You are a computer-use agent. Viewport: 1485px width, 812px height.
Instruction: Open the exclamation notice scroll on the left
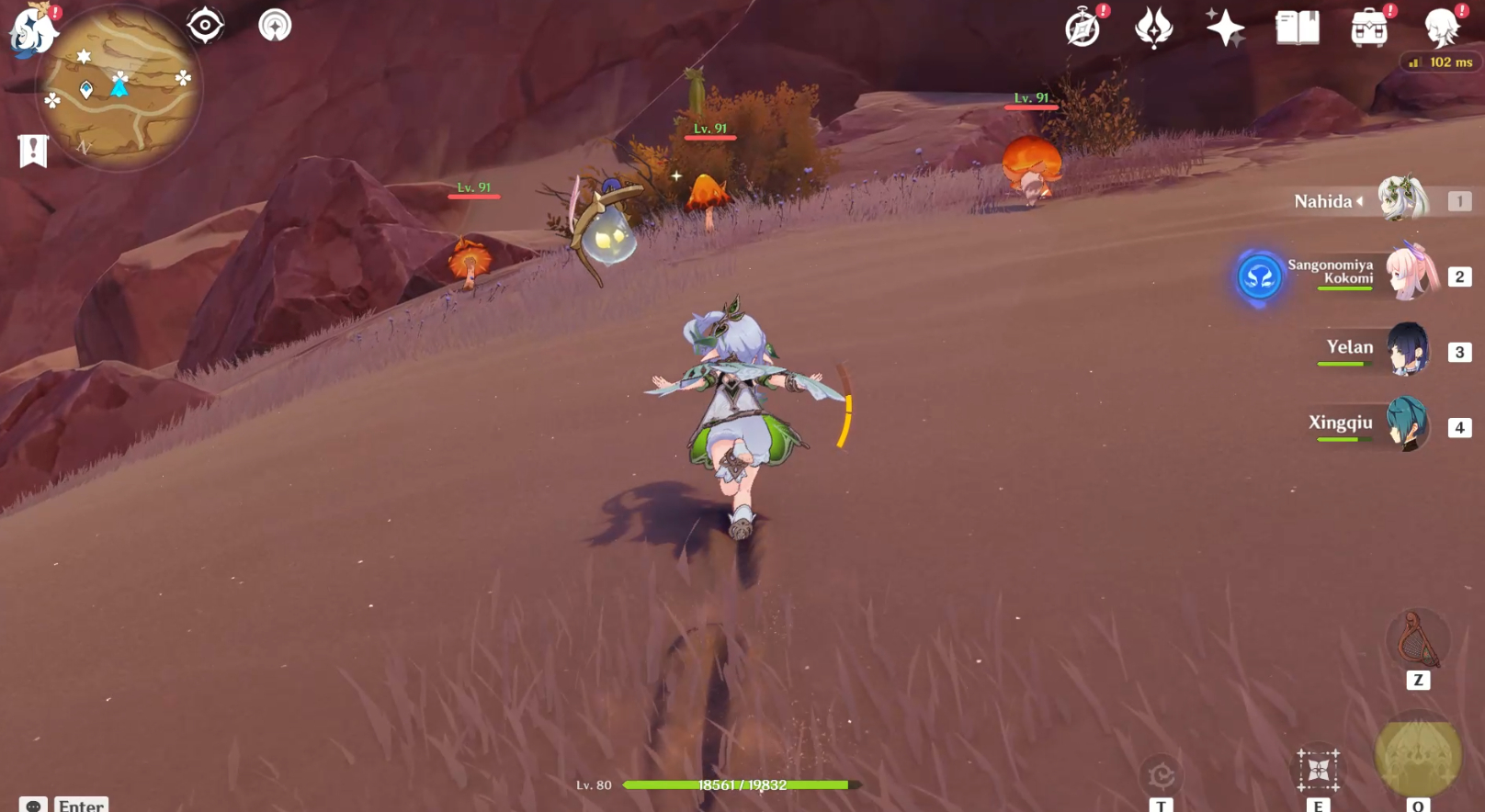coord(32,149)
